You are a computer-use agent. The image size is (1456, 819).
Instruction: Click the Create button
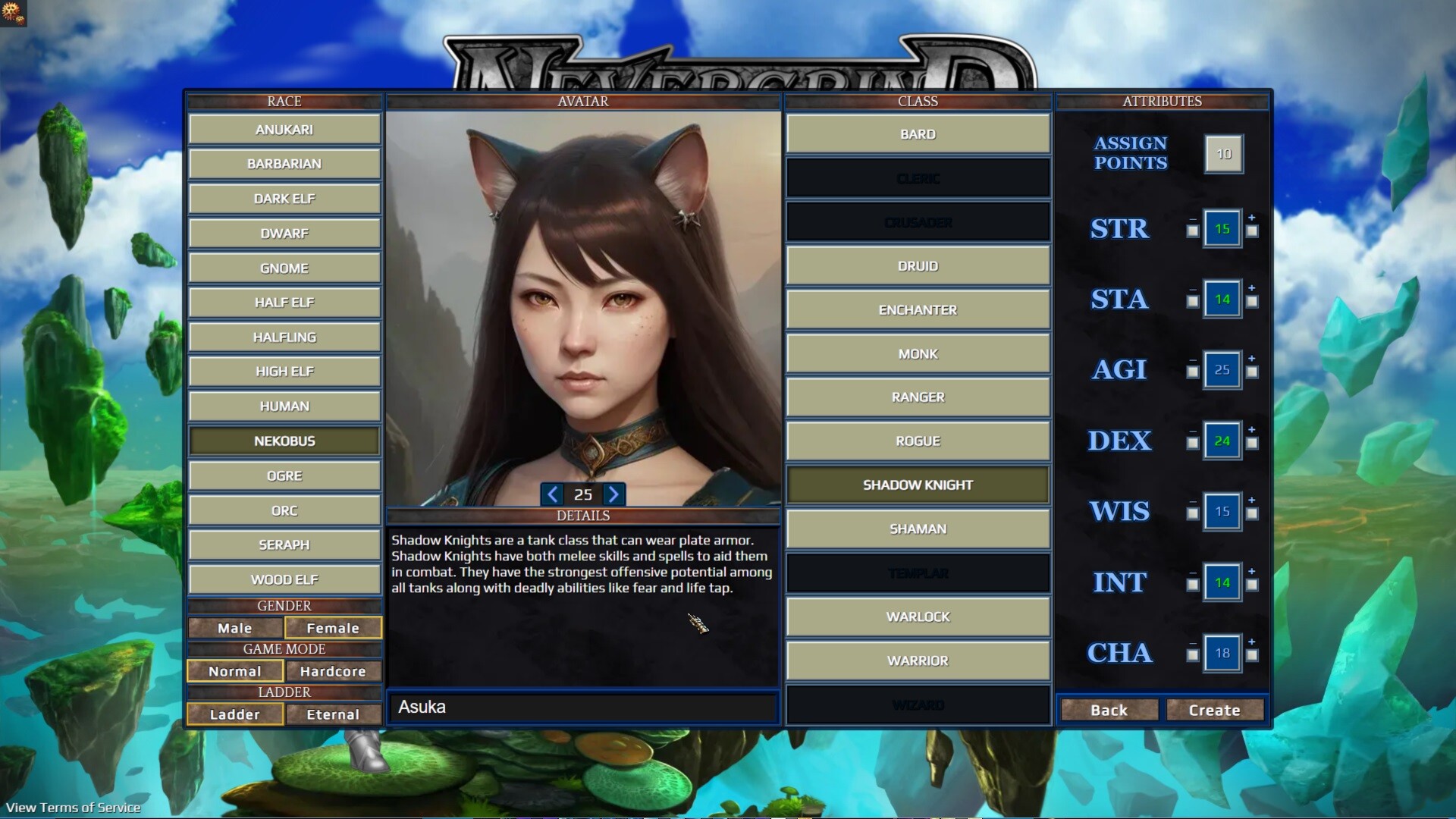click(1213, 710)
